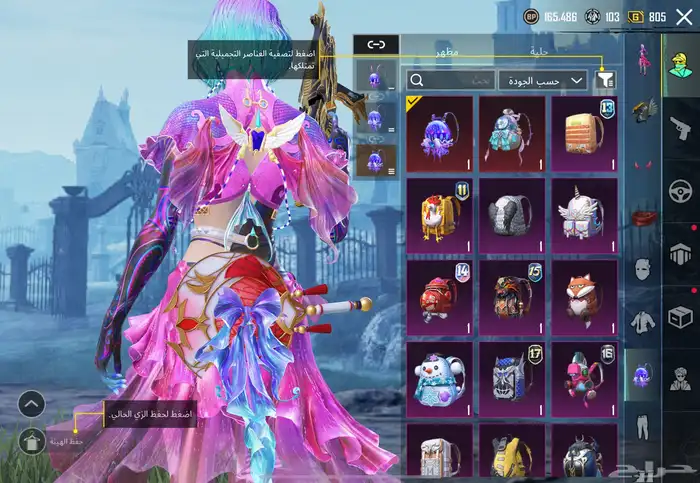Select the face mask sub-tab
This screenshot has height=483, width=700.
click(640, 268)
